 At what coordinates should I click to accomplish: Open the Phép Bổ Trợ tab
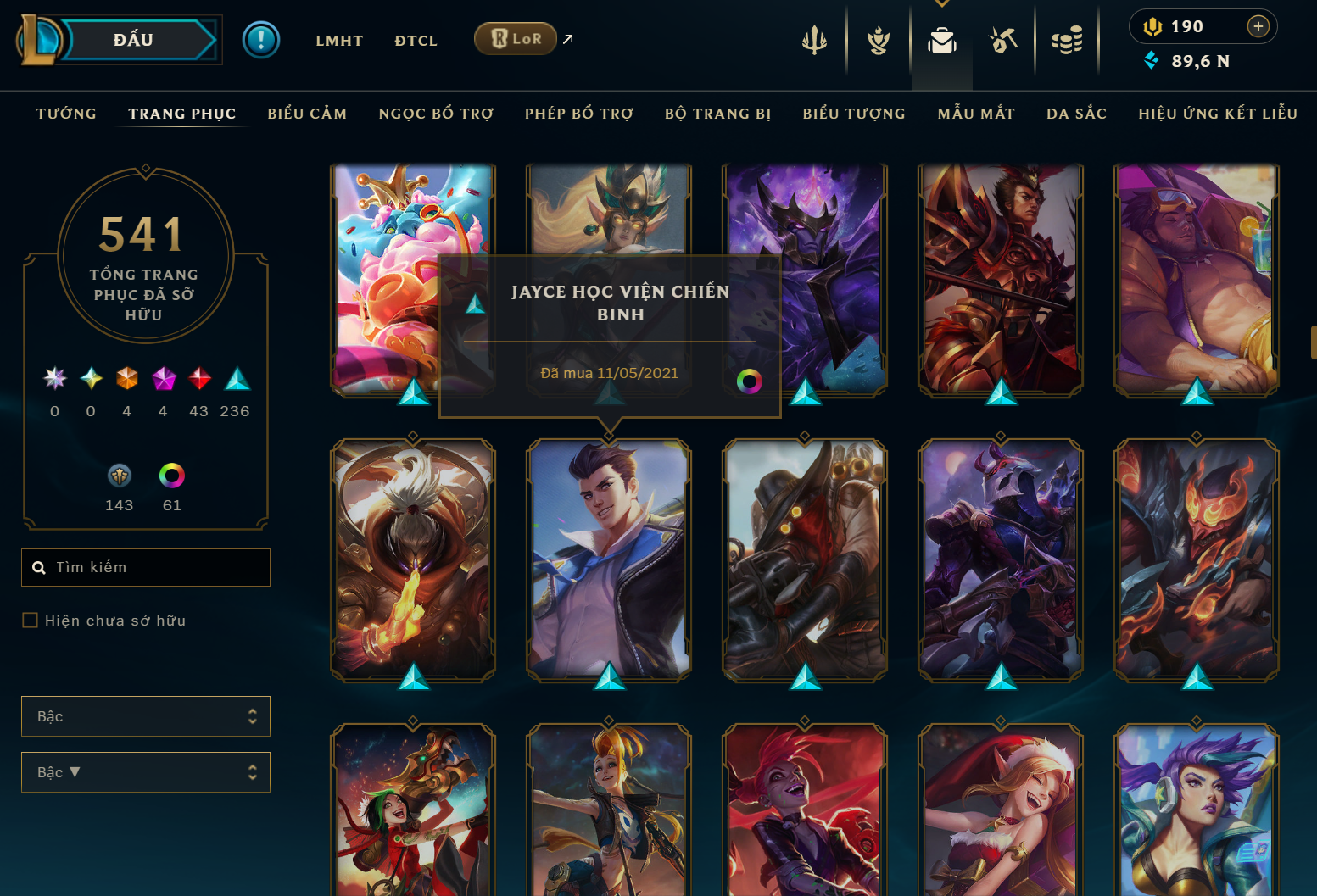click(x=579, y=114)
